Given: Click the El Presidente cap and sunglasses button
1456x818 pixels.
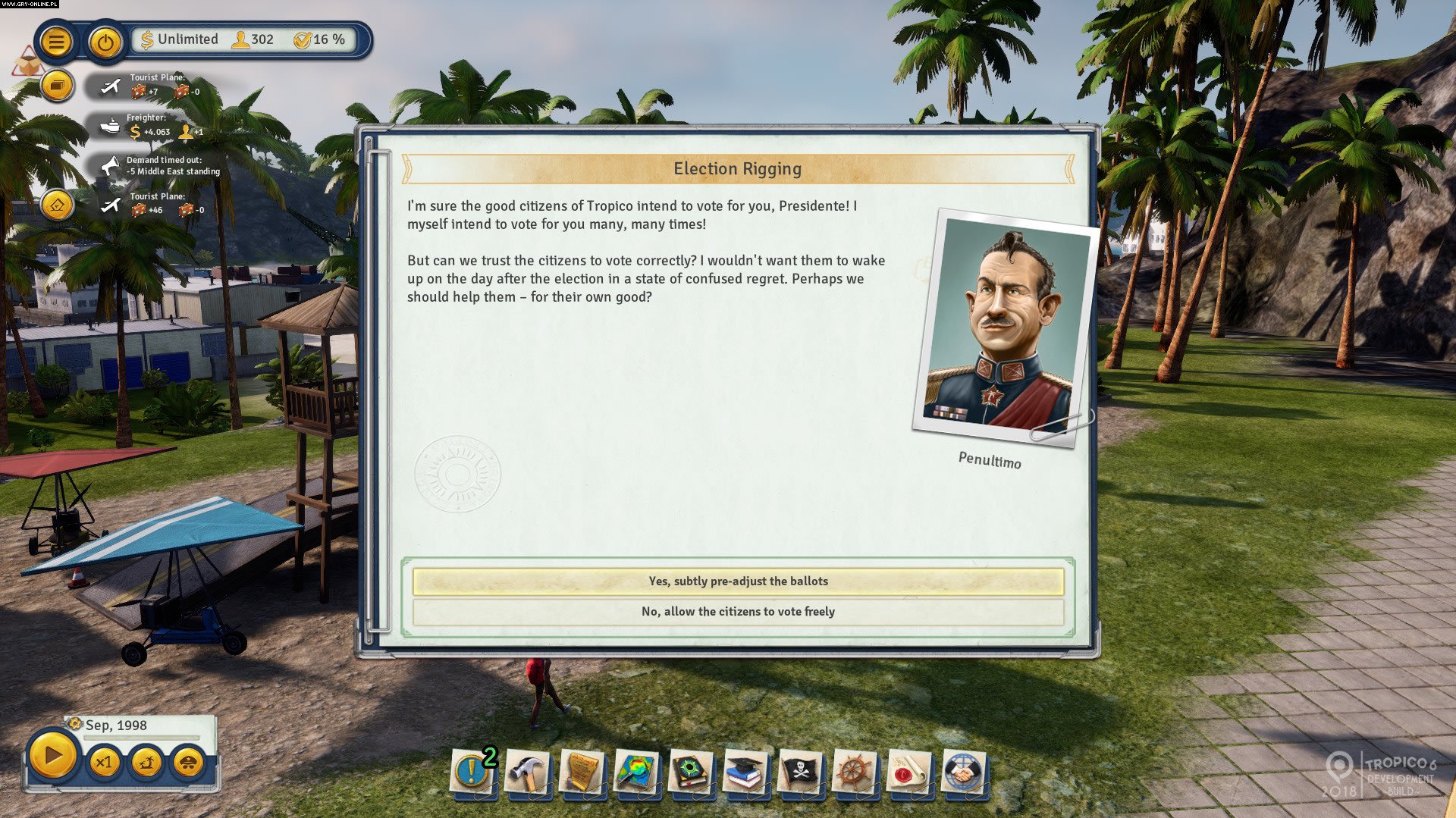Looking at the screenshot, I should click(189, 761).
